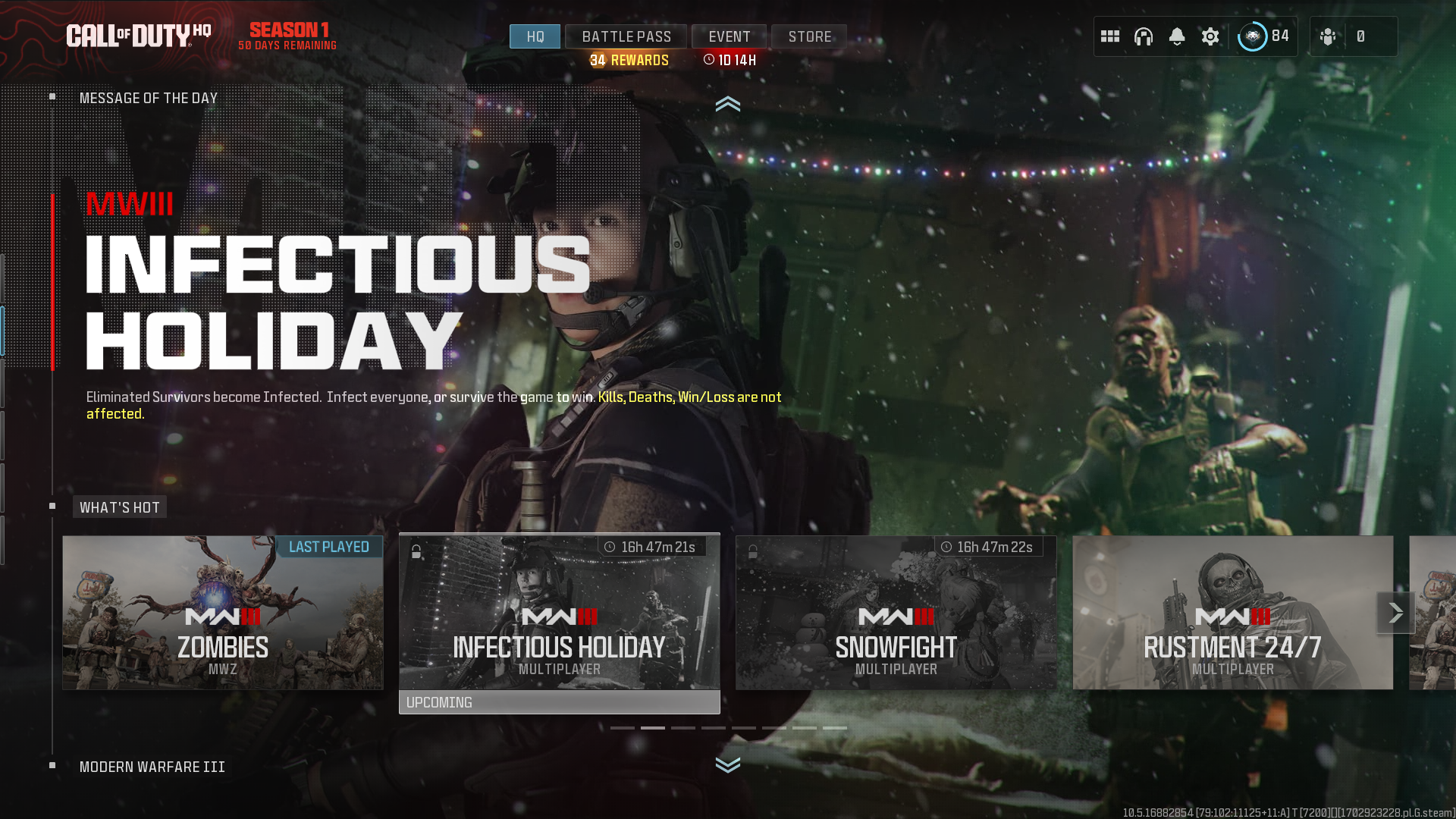This screenshot has width=1456, height=819.
Task: Click the Season 1 banner
Action: [287, 36]
